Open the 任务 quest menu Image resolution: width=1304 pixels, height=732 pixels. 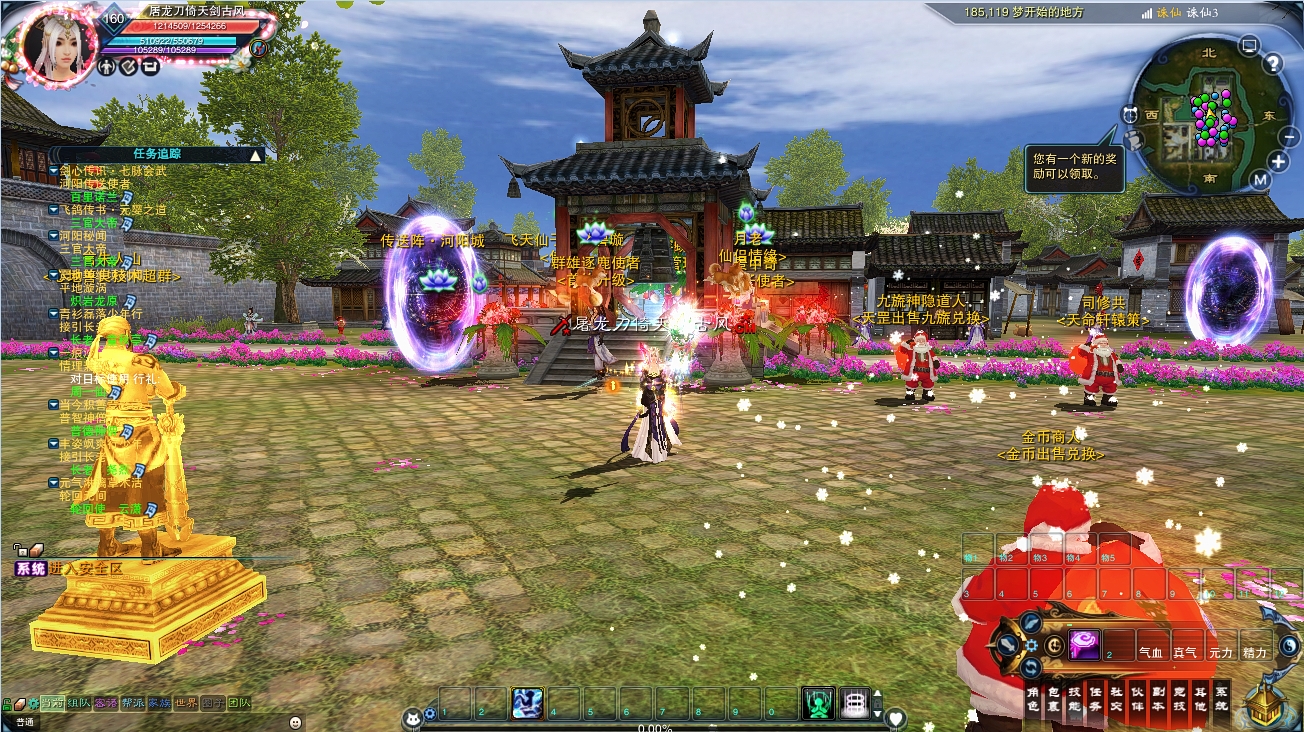1095,699
